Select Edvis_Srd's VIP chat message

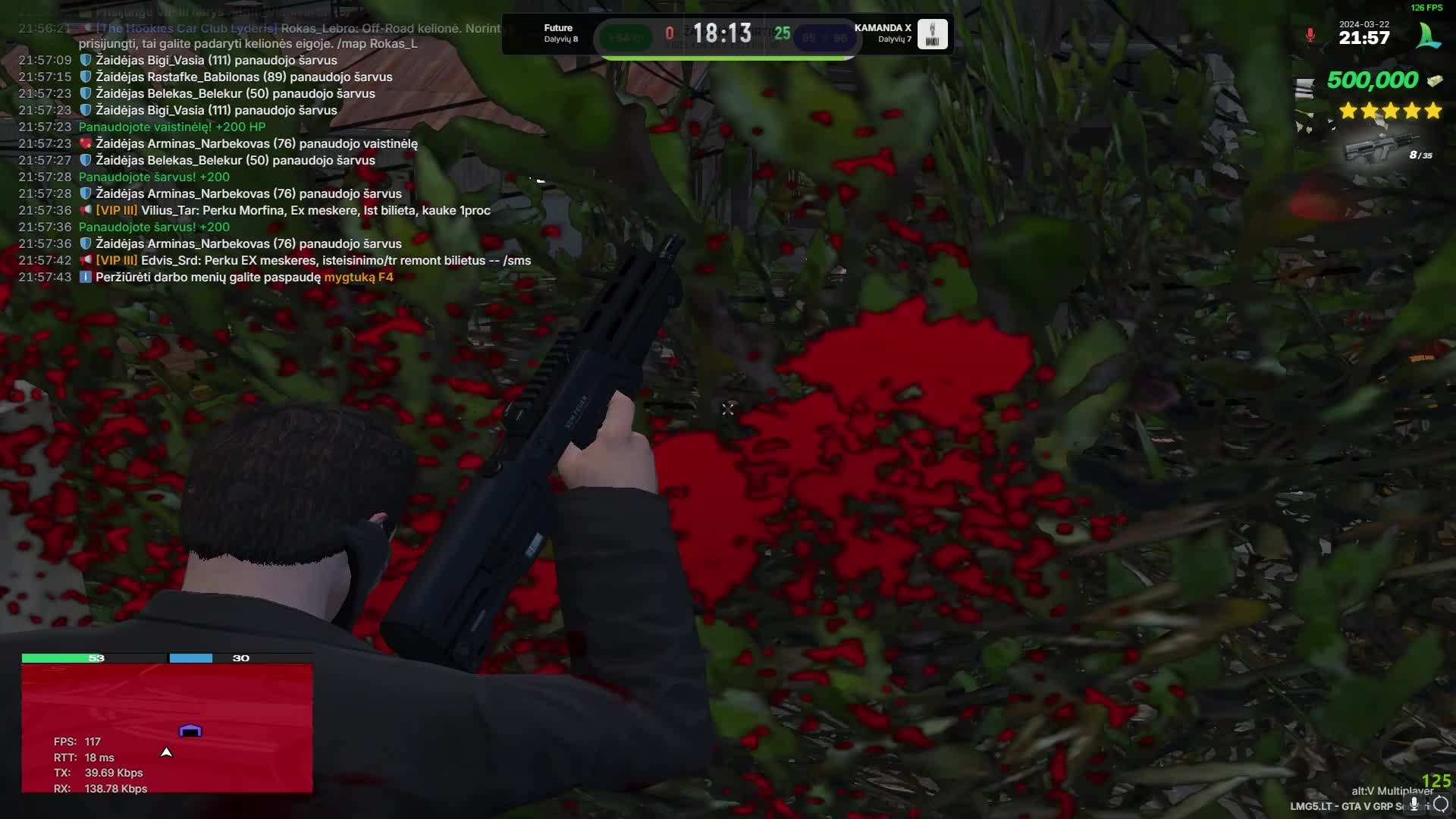pos(312,260)
